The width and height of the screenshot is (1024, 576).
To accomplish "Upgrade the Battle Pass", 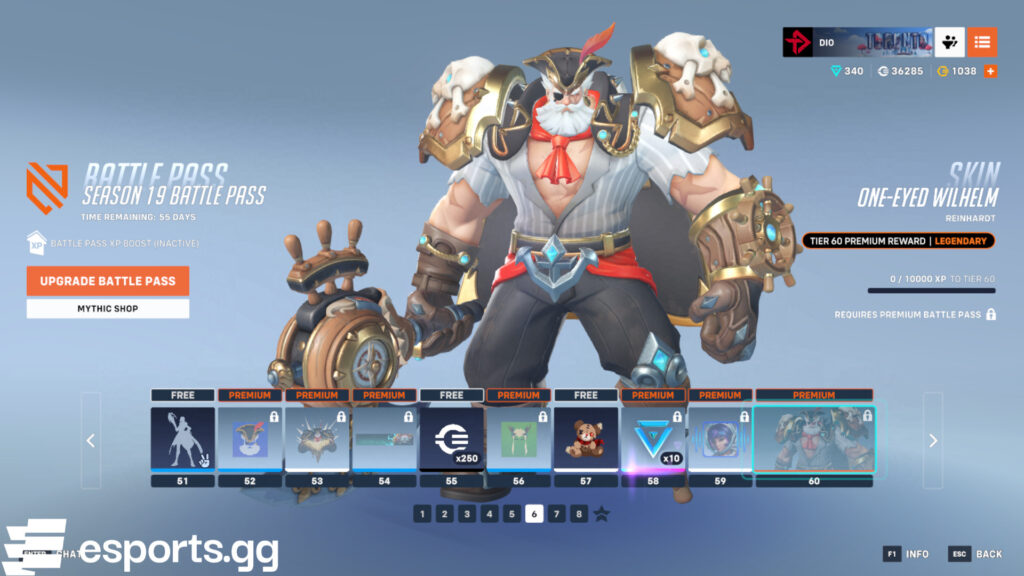I will pyautogui.click(x=108, y=281).
